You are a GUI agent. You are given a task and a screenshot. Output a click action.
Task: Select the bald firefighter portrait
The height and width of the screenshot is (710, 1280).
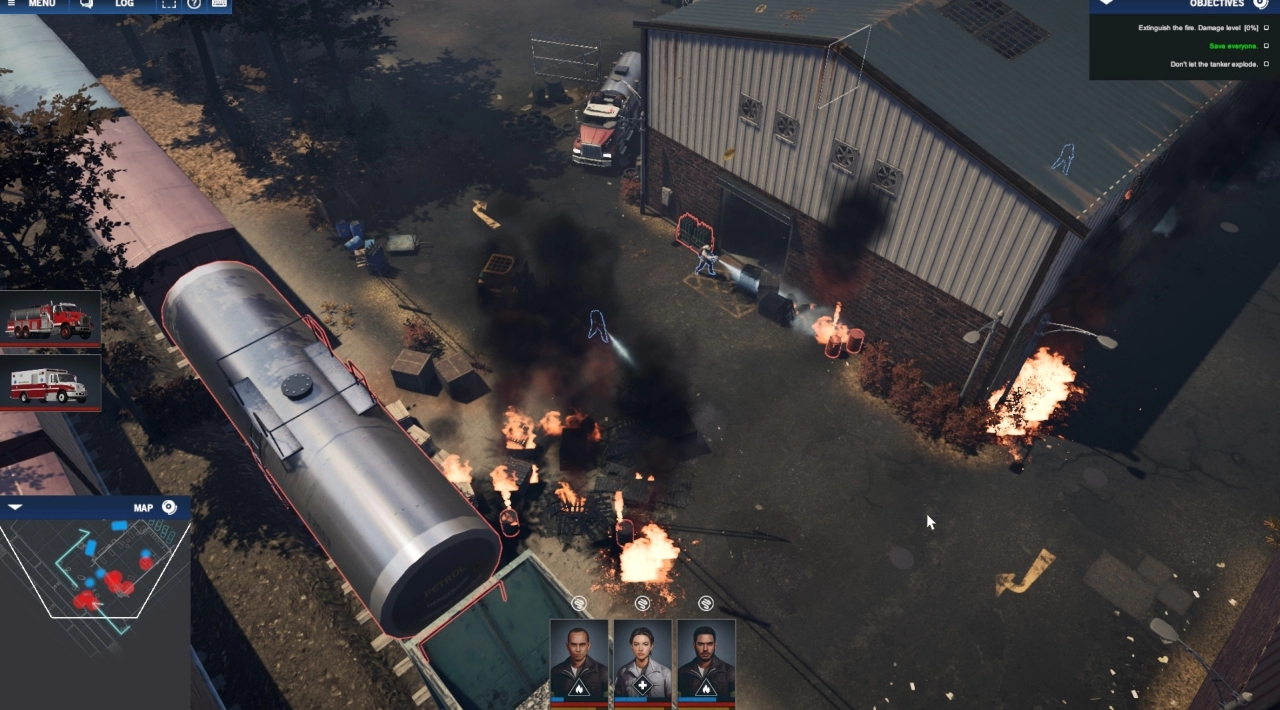(579, 661)
